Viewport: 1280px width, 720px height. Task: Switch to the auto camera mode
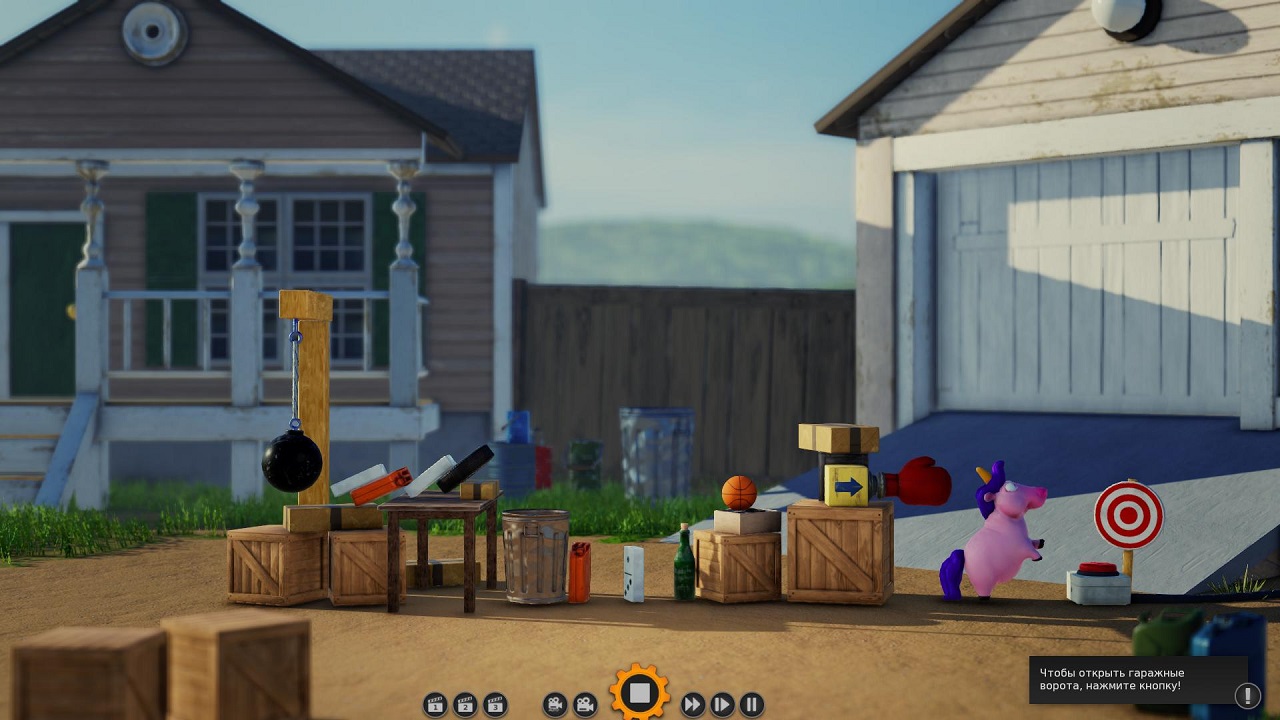pyautogui.click(x=555, y=704)
